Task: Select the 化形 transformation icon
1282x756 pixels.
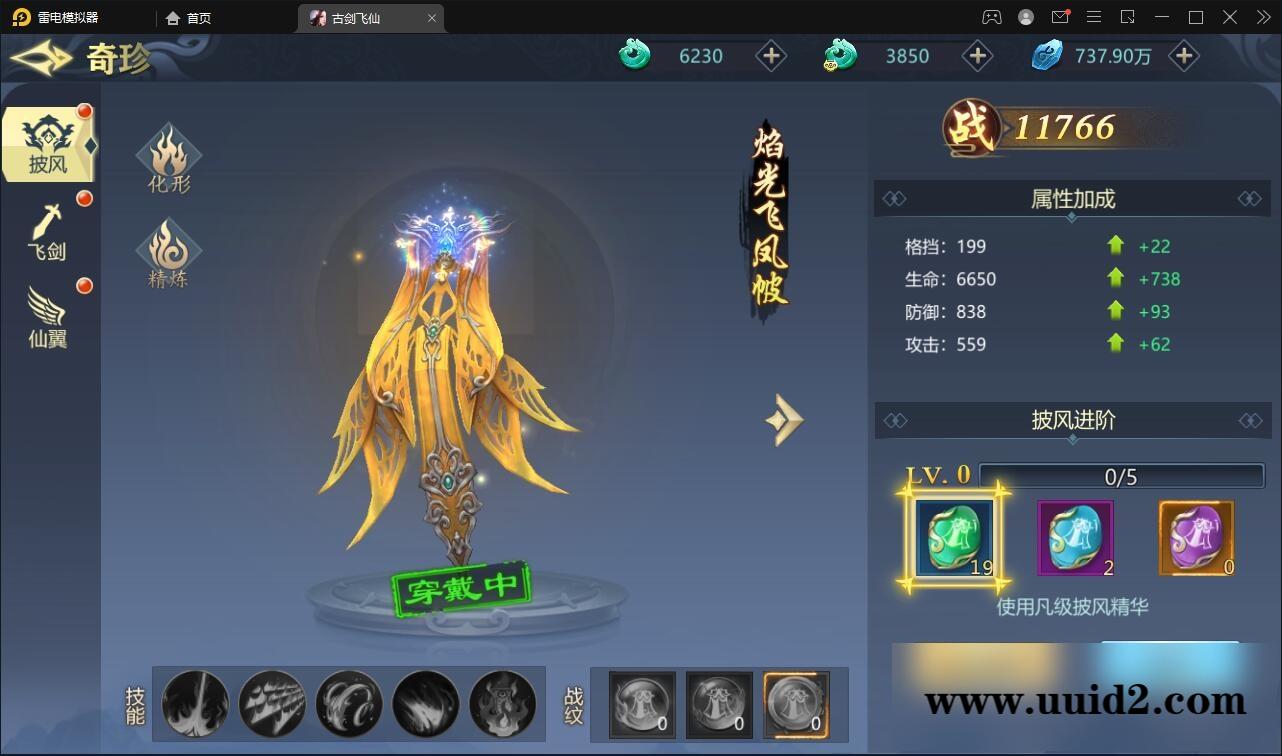Action: pos(168,157)
